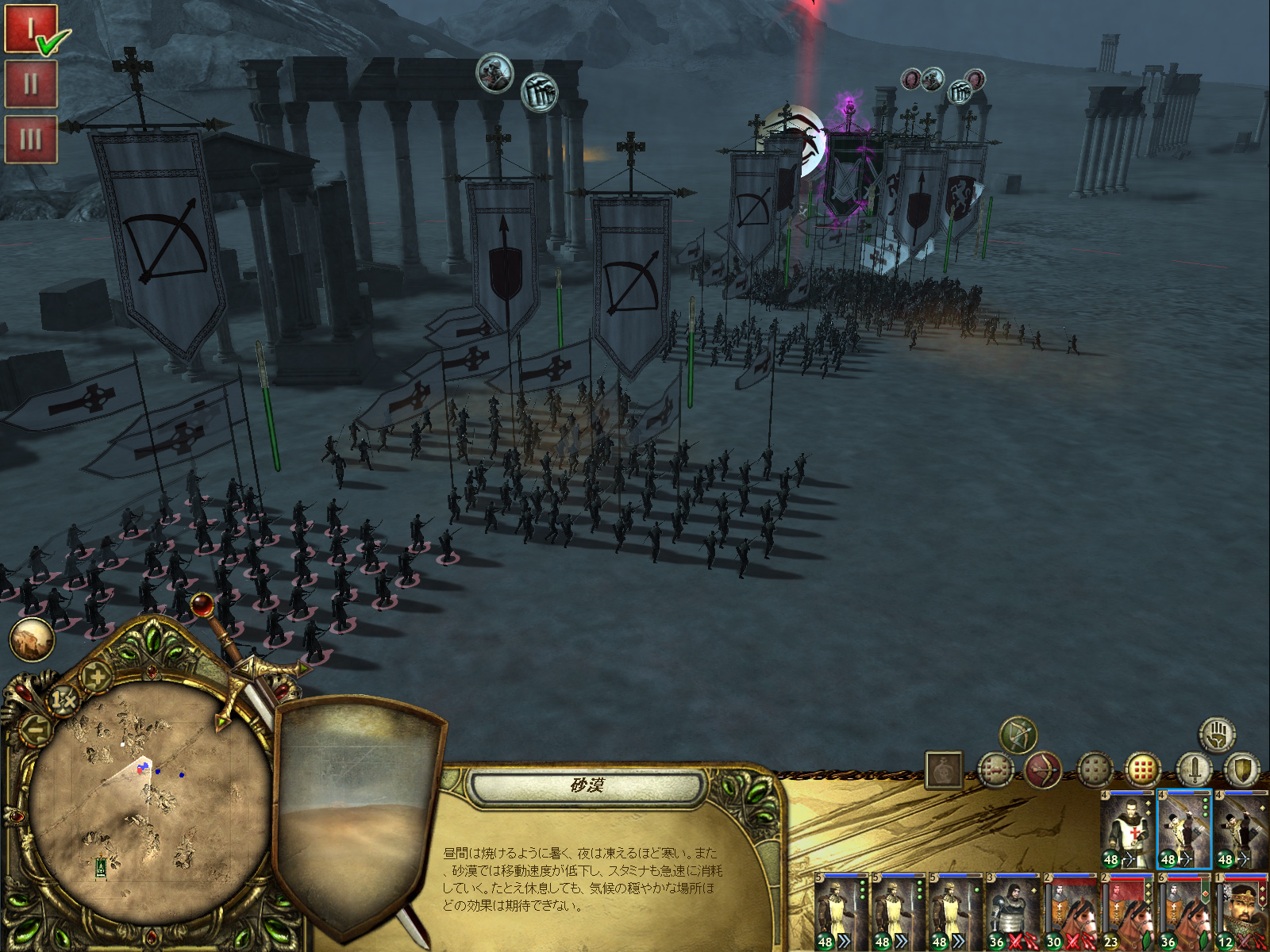Select control group I button

(31, 29)
